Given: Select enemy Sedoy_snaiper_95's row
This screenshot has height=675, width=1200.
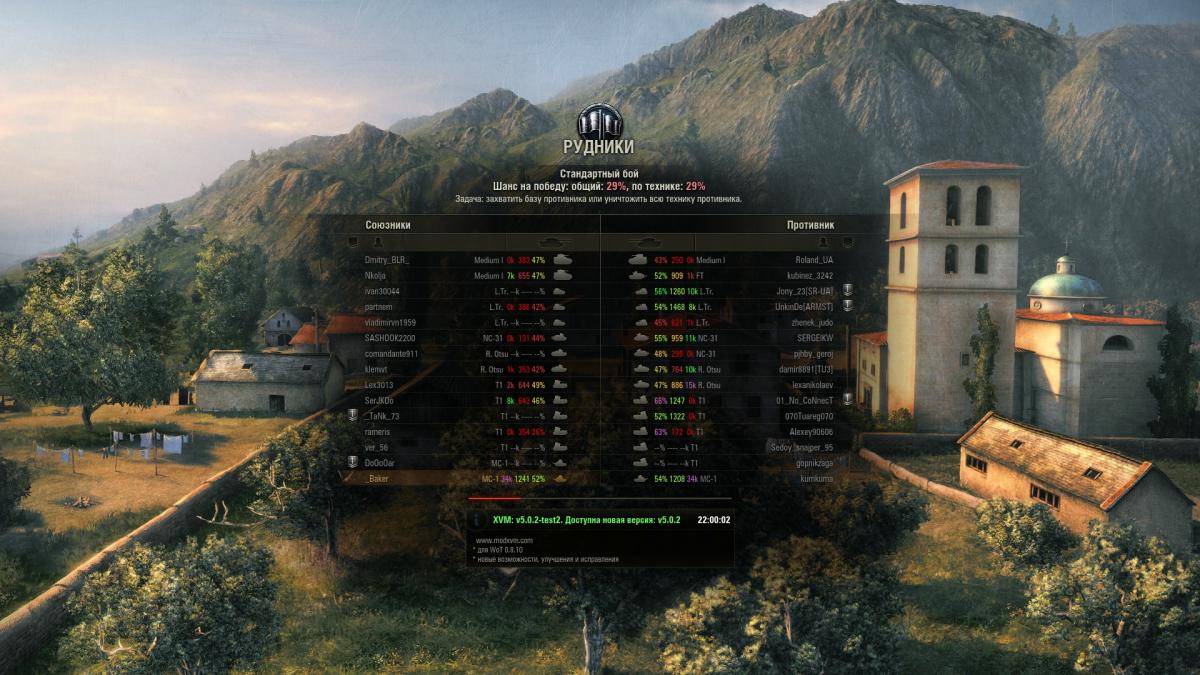Looking at the screenshot, I should [800, 448].
